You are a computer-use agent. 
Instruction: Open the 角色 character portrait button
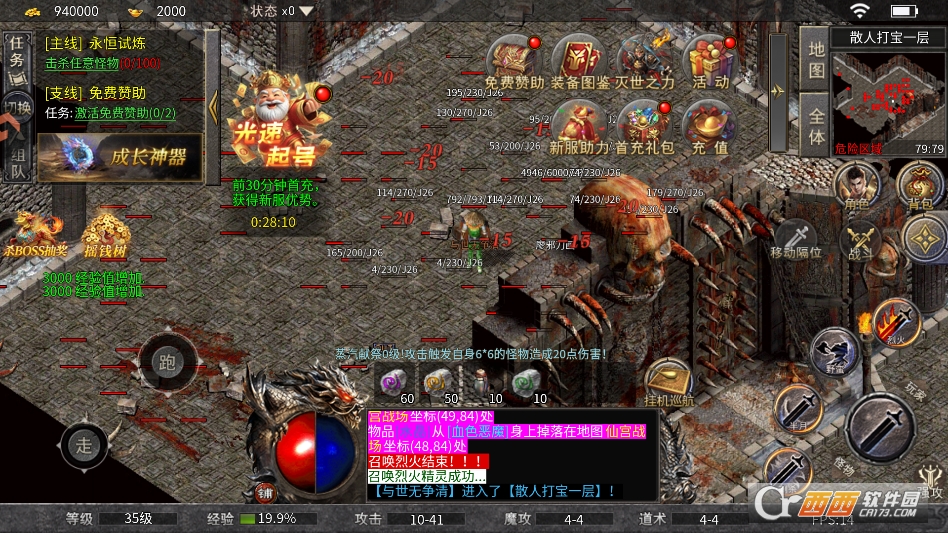point(856,184)
